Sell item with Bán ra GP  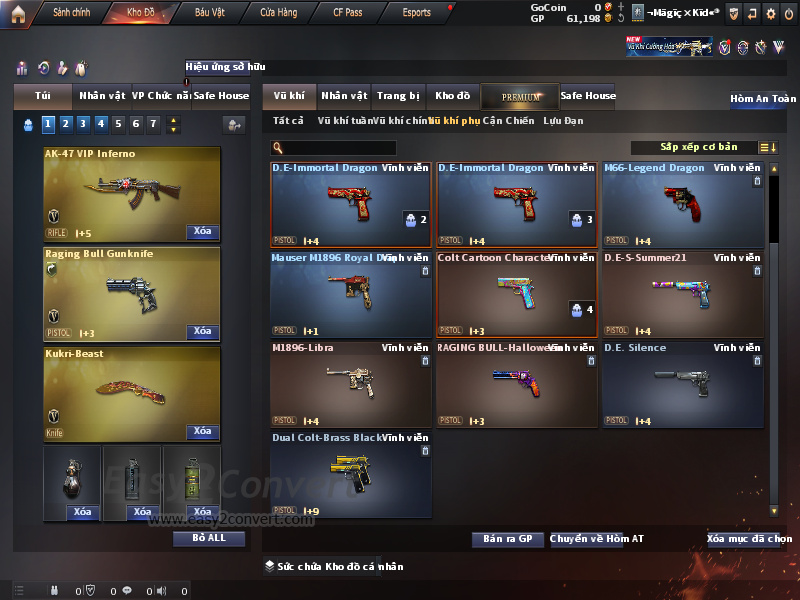pyautogui.click(x=507, y=539)
